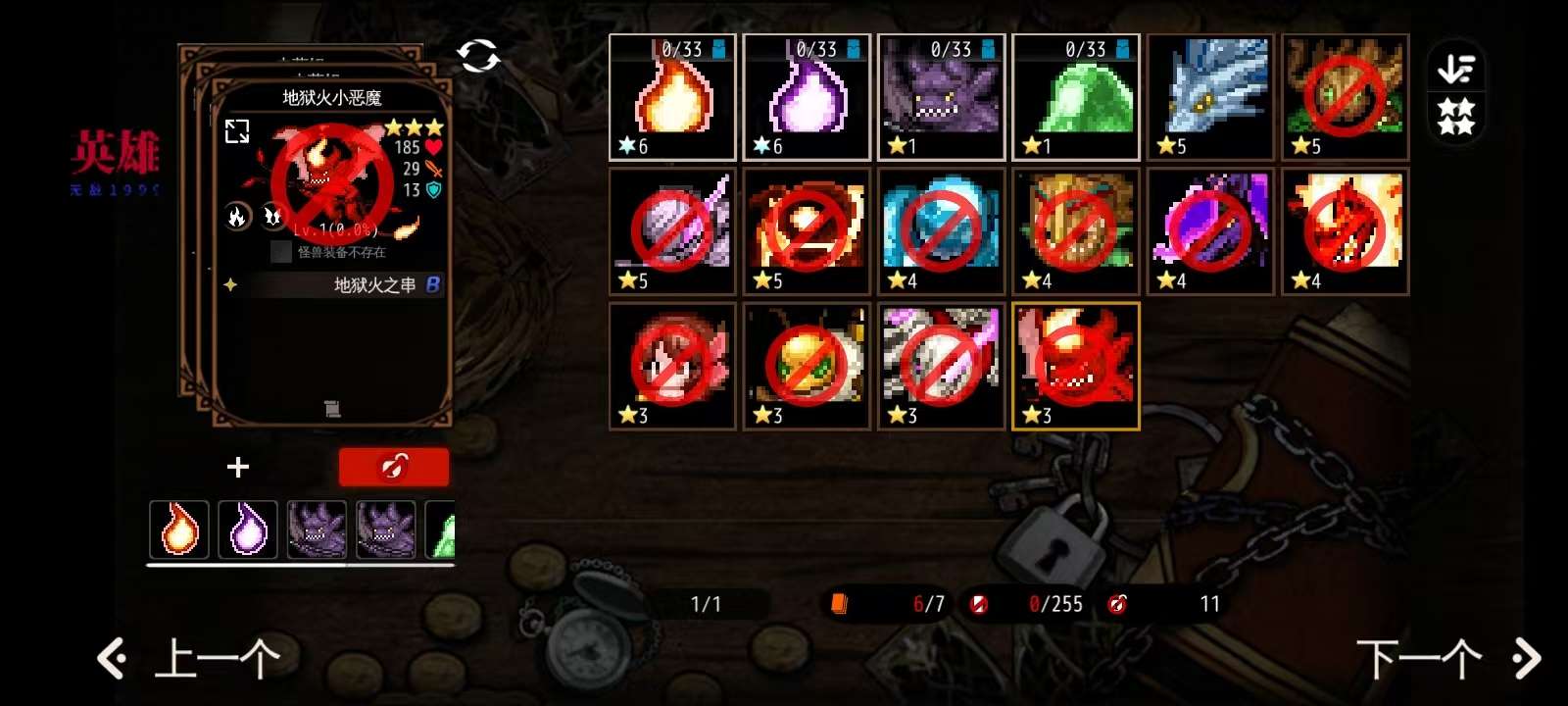The image size is (1568, 706).
Task: Select the highlighted red imp 3-star card
Action: [x=1075, y=366]
